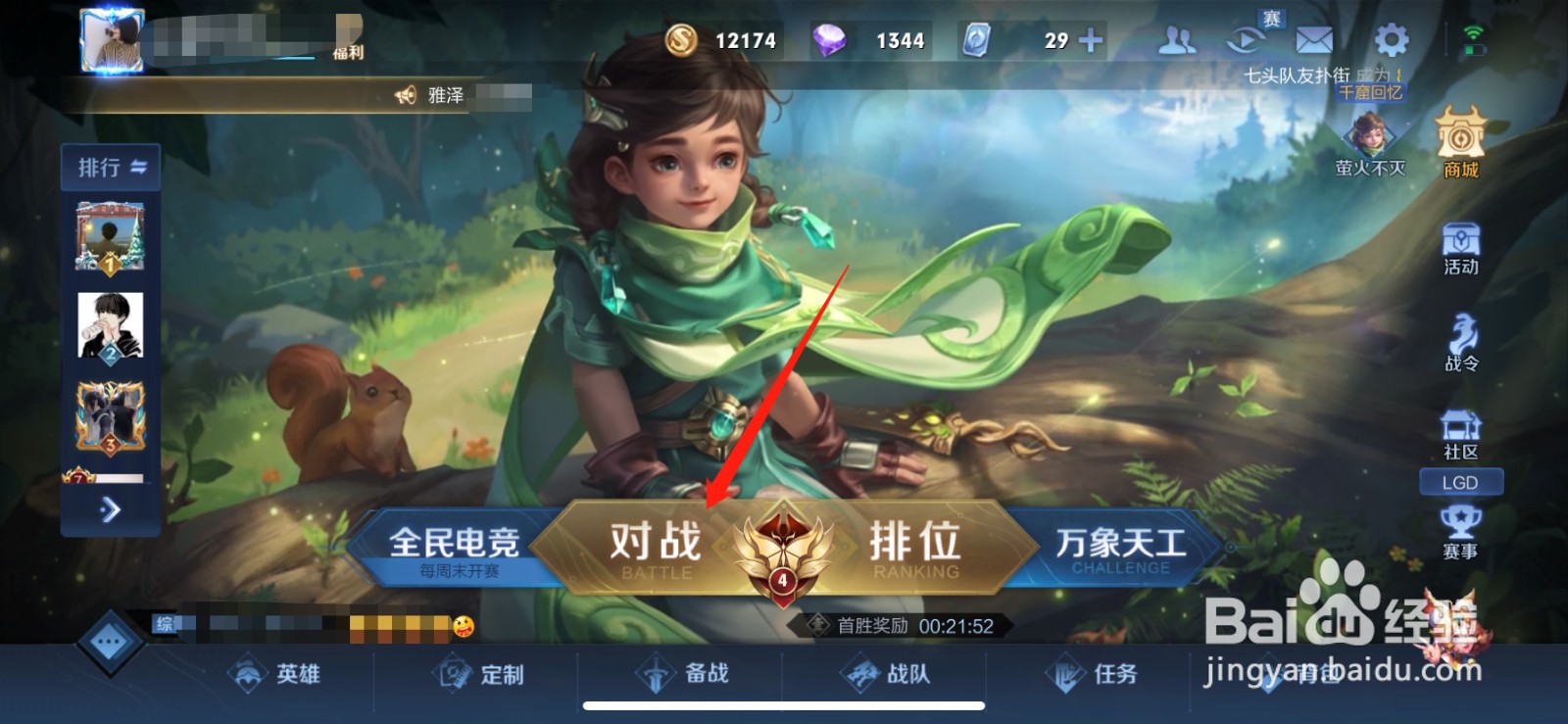Open the friends list icon
Screen dimensions: 1568x724
[1177, 39]
